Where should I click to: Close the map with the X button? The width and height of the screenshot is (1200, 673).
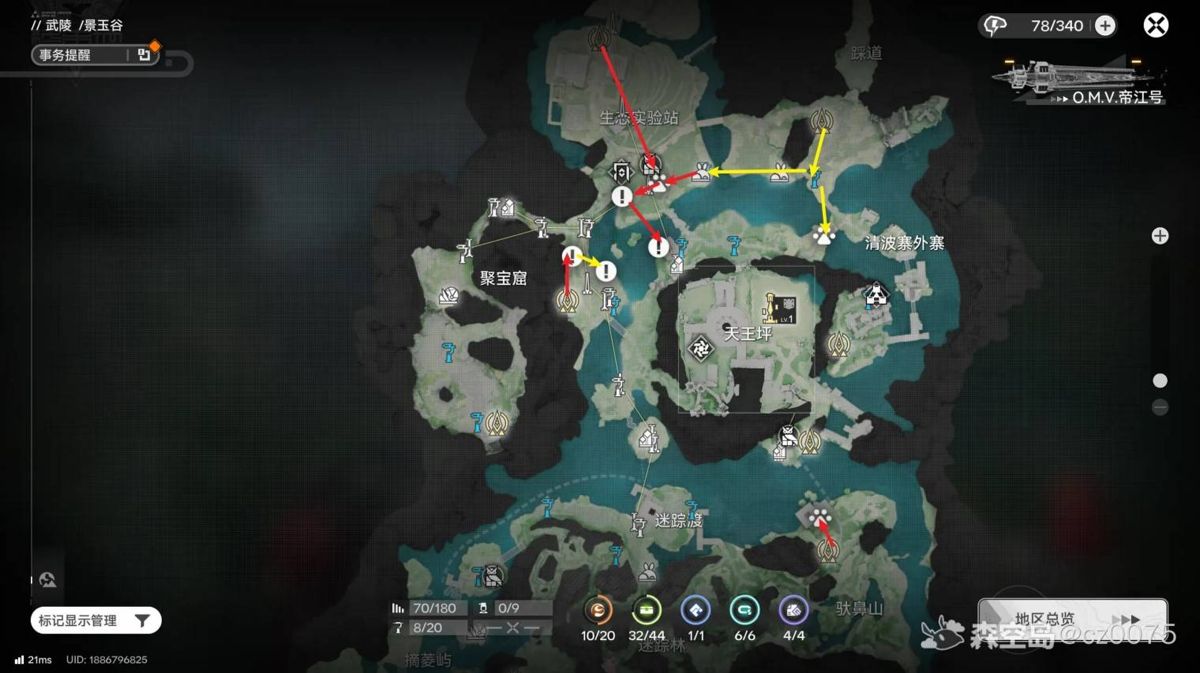tap(1156, 26)
